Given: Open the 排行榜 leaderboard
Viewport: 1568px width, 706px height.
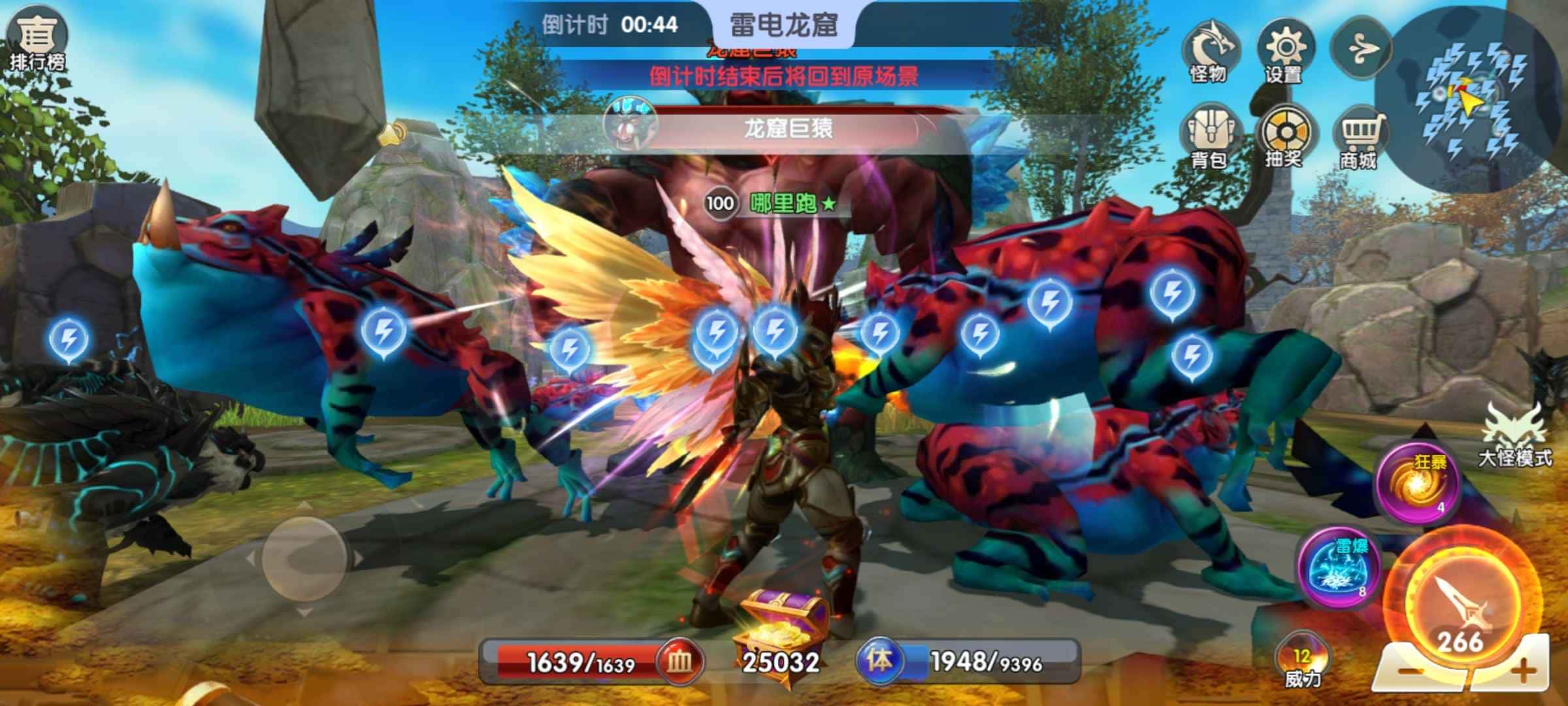Looking at the screenshot, I should click(x=36, y=39).
